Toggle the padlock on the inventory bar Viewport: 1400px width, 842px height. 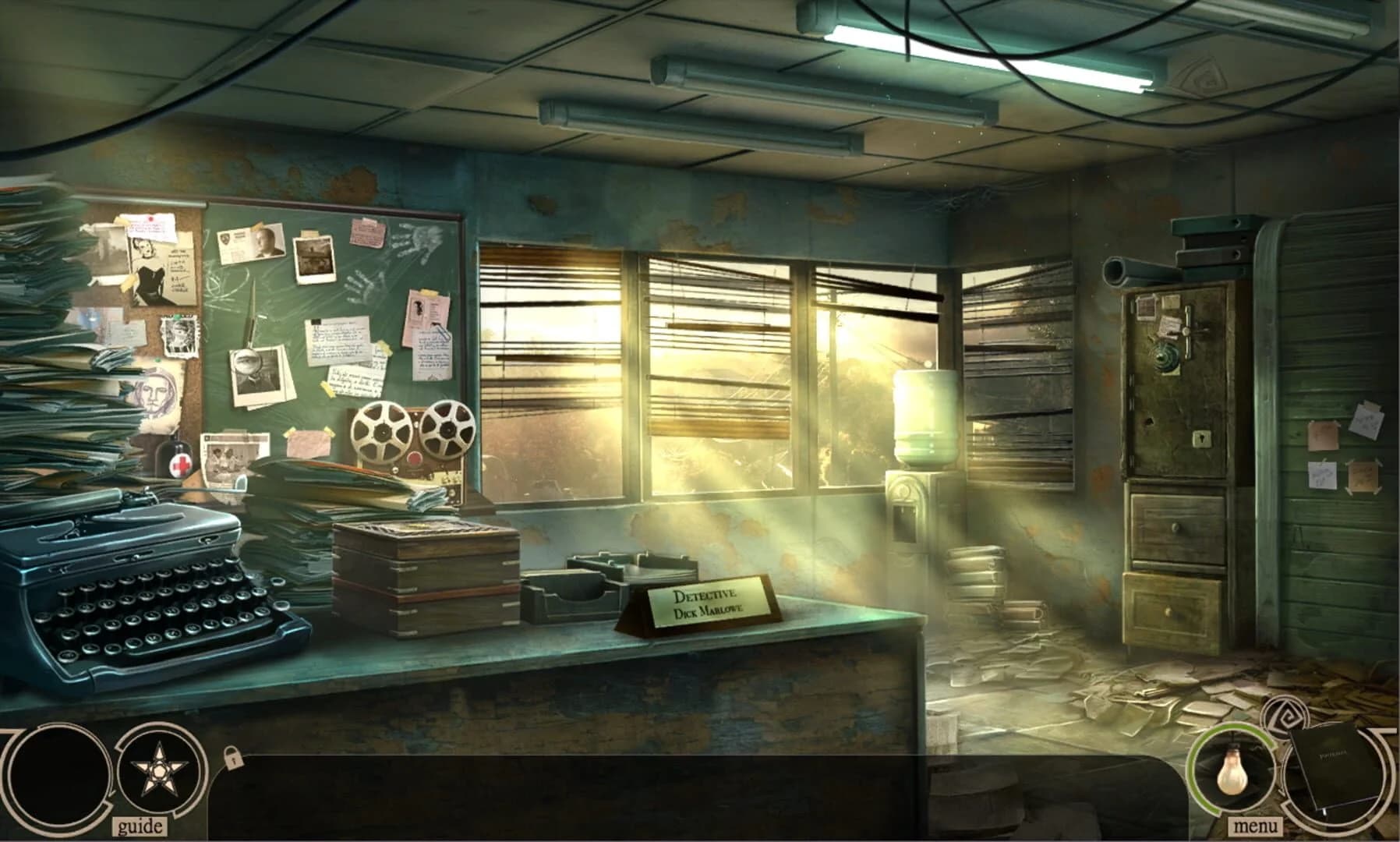click(x=235, y=757)
